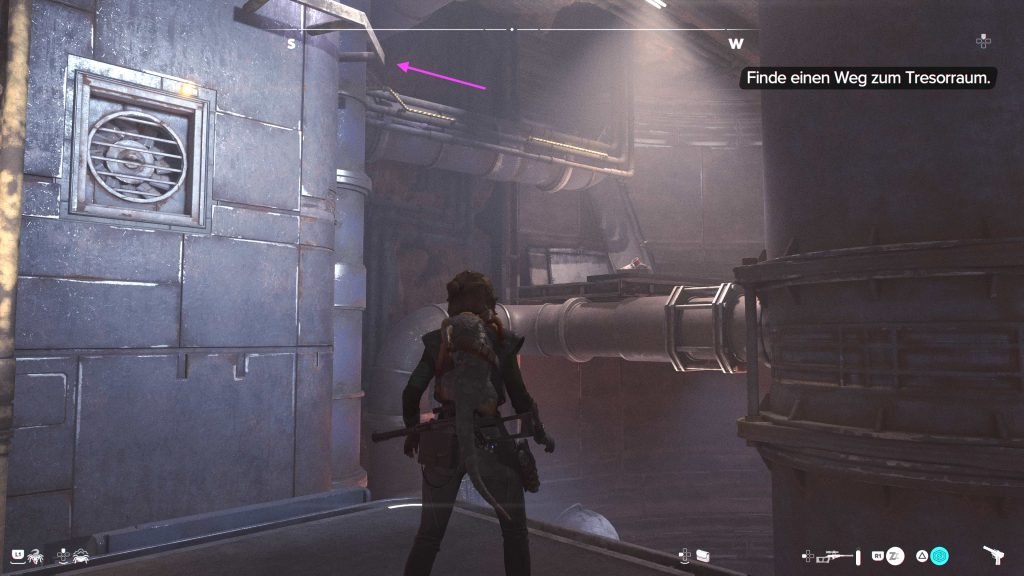Select the white round stun shot icon
Screen dimensions: 1024x576
(x=896, y=555)
